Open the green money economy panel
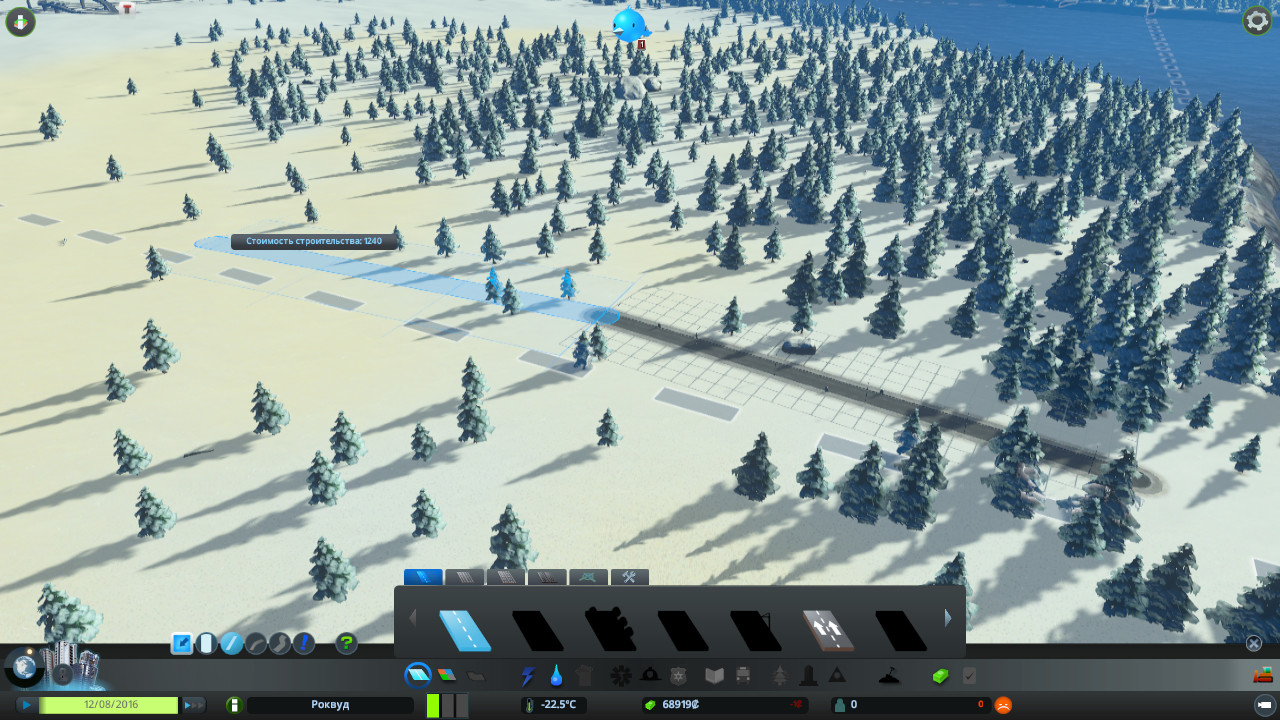1280x720 pixels. (x=940, y=676)
